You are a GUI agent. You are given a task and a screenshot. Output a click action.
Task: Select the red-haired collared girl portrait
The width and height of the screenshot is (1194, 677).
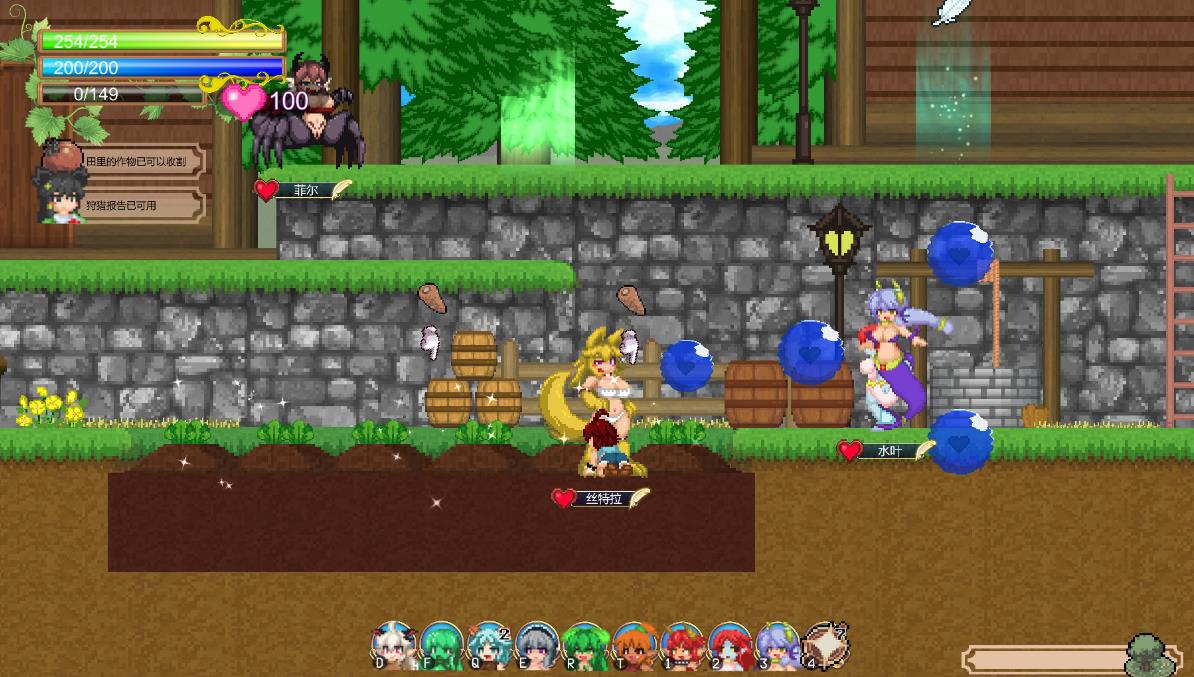click(682, 646)
